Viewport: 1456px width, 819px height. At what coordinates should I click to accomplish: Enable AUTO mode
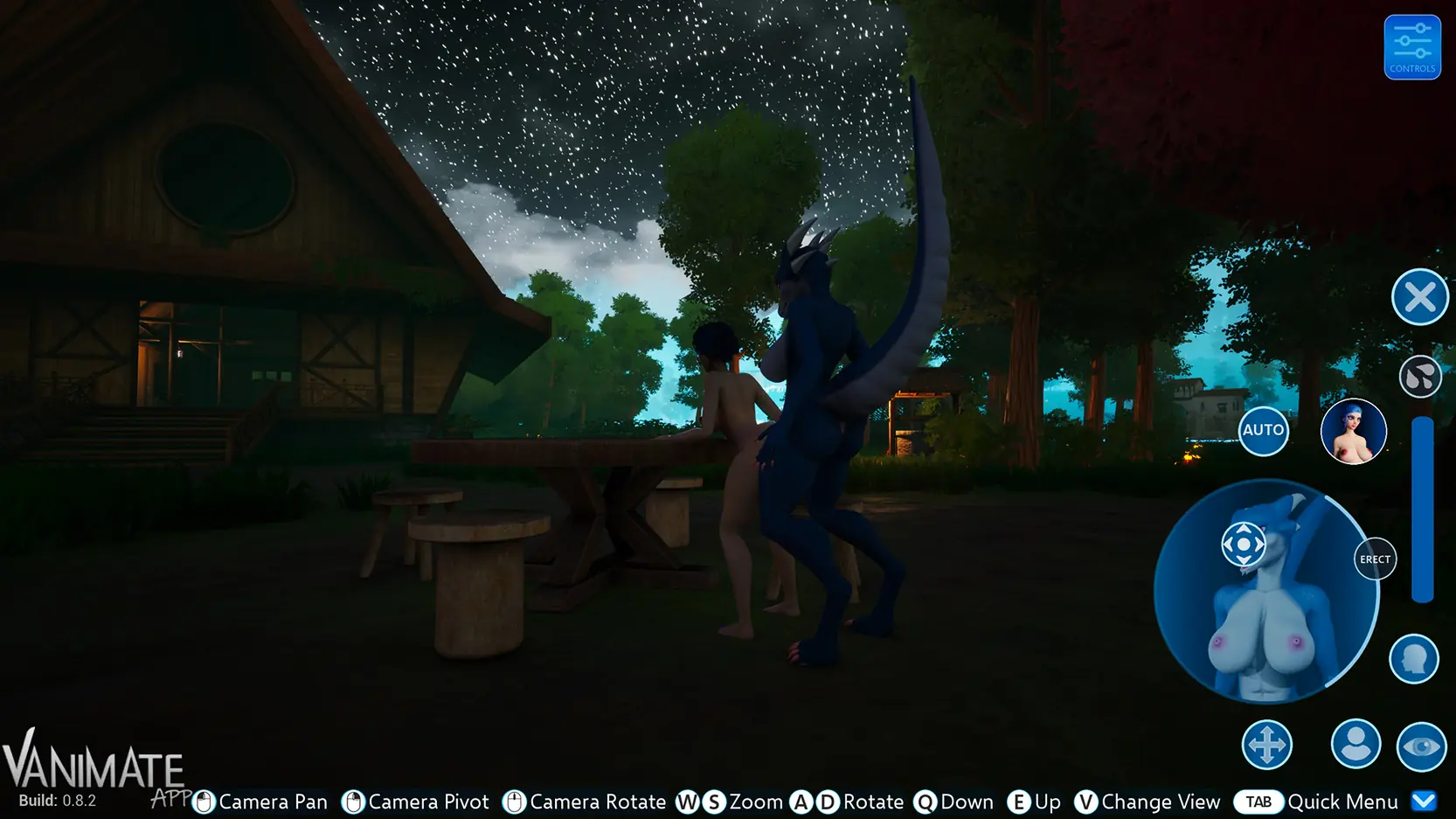tap(1263, 430)
